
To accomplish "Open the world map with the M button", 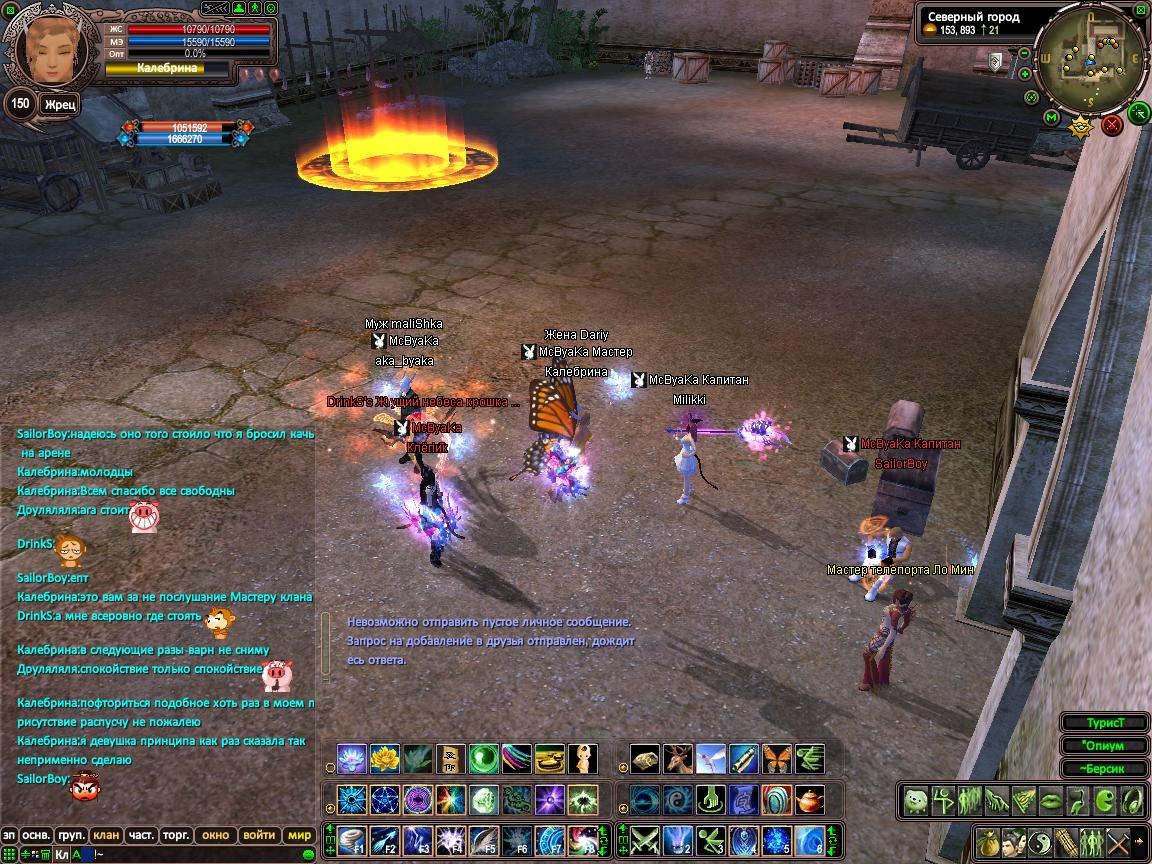I will (1052, 118).
